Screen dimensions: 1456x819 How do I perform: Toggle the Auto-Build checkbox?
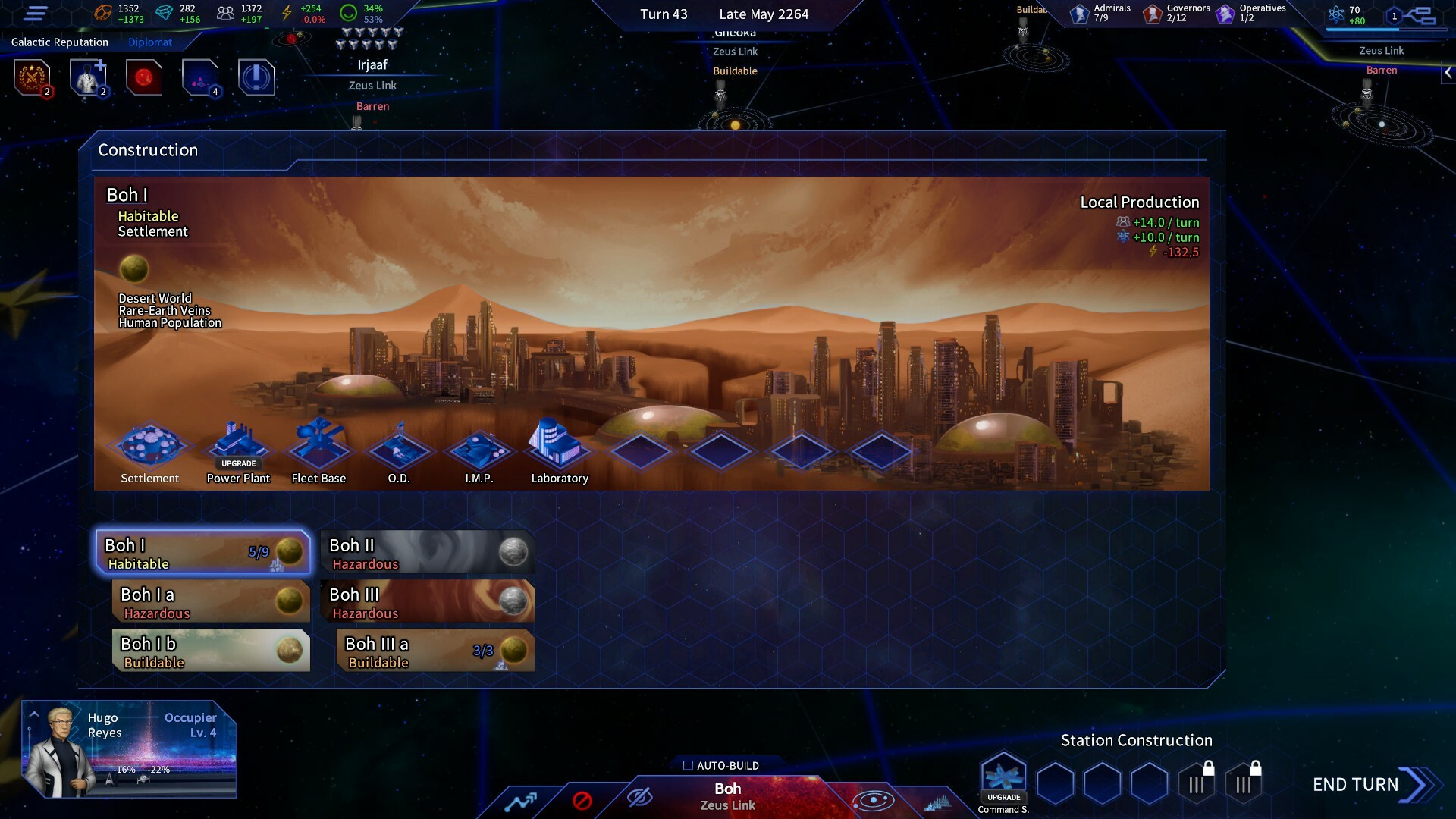[x=688, y=766]
